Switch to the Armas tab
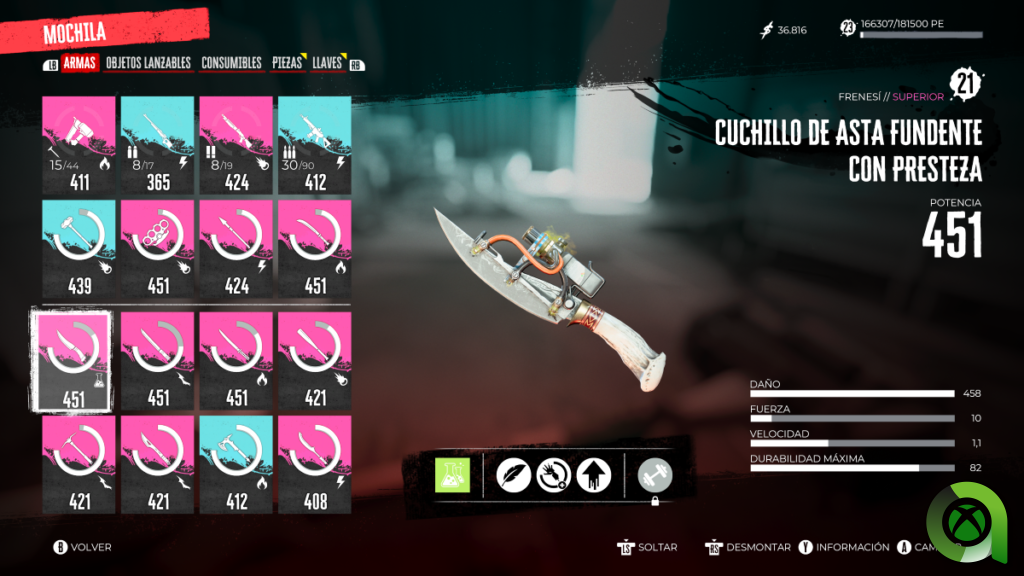Image resolution: width=1024 pixels, height=576 pixels. [x=79, y=63]
